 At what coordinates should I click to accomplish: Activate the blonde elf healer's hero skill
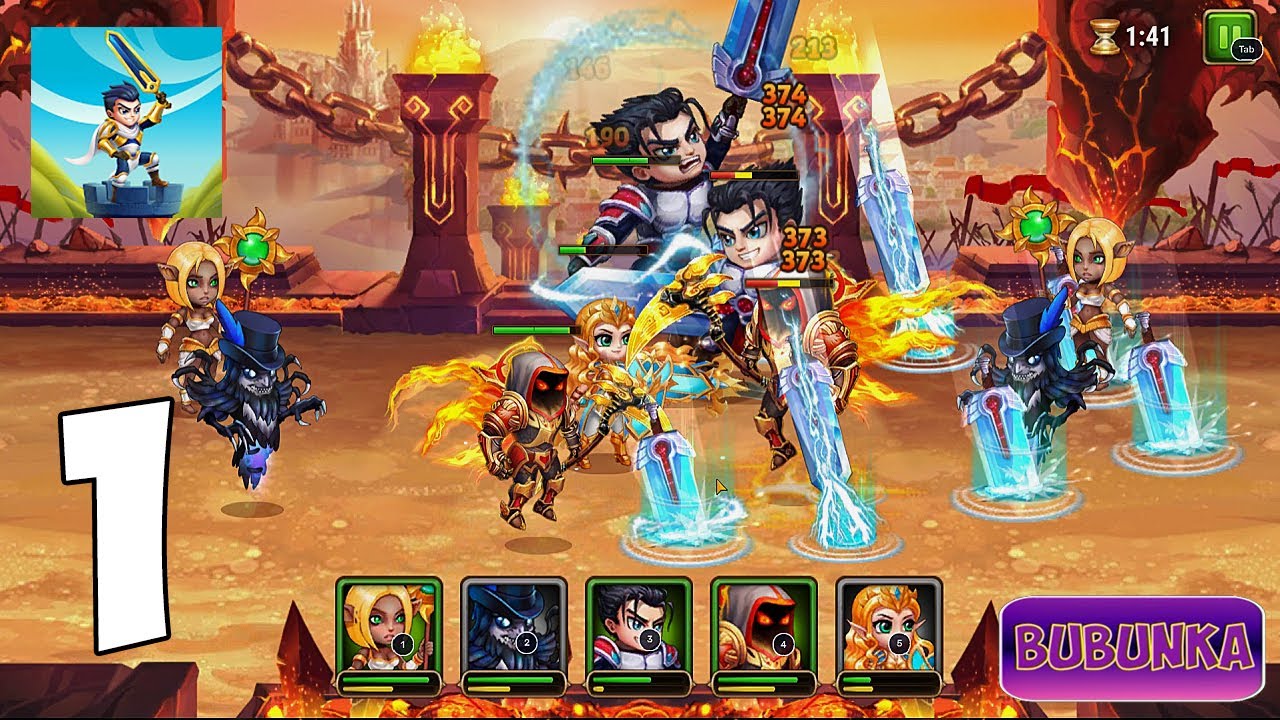[389, 625]
